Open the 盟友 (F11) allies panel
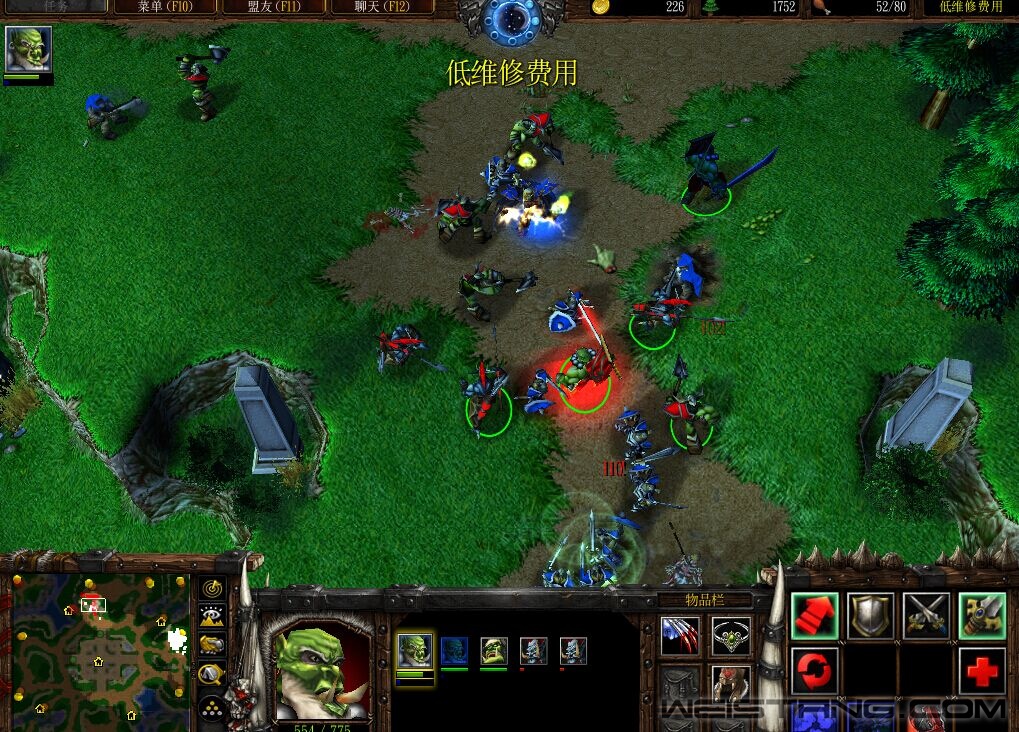Viewport: 1019px width, 732px height. [x=273, y=7]
